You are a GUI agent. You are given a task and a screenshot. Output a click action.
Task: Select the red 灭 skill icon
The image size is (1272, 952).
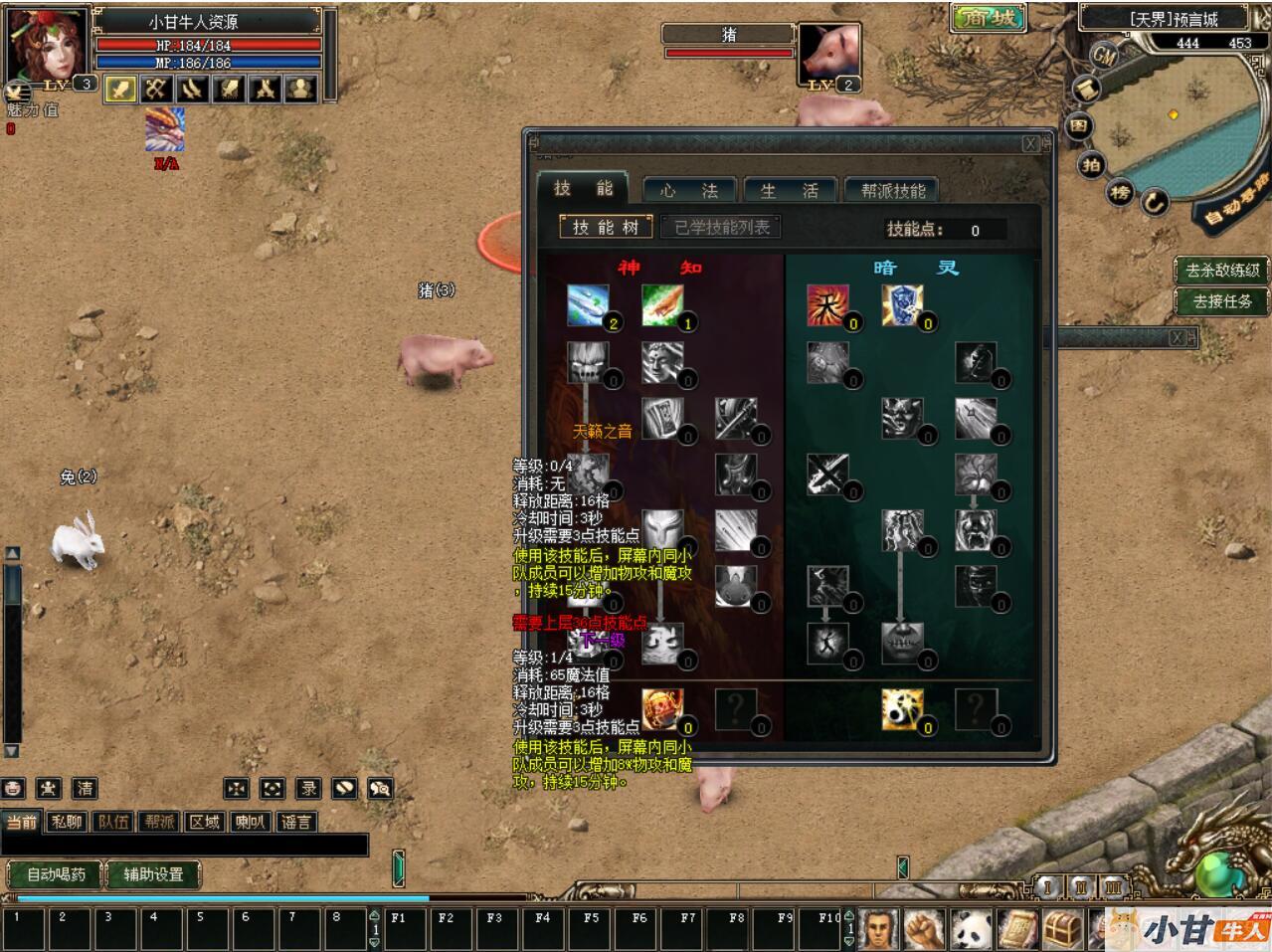pyautogui.click(x=826, y=305)
